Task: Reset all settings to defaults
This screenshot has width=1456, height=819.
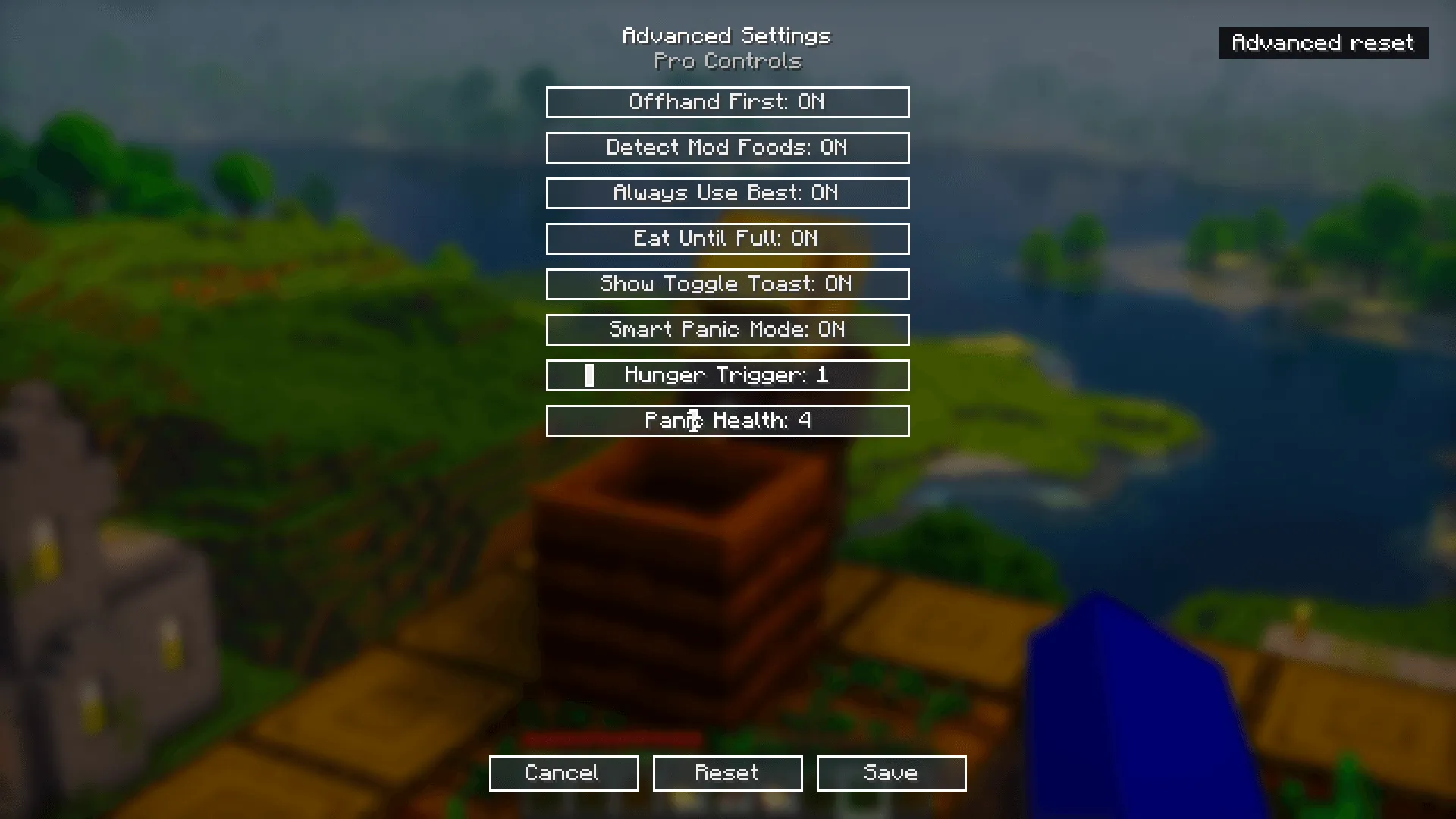Action: (726, 773)
